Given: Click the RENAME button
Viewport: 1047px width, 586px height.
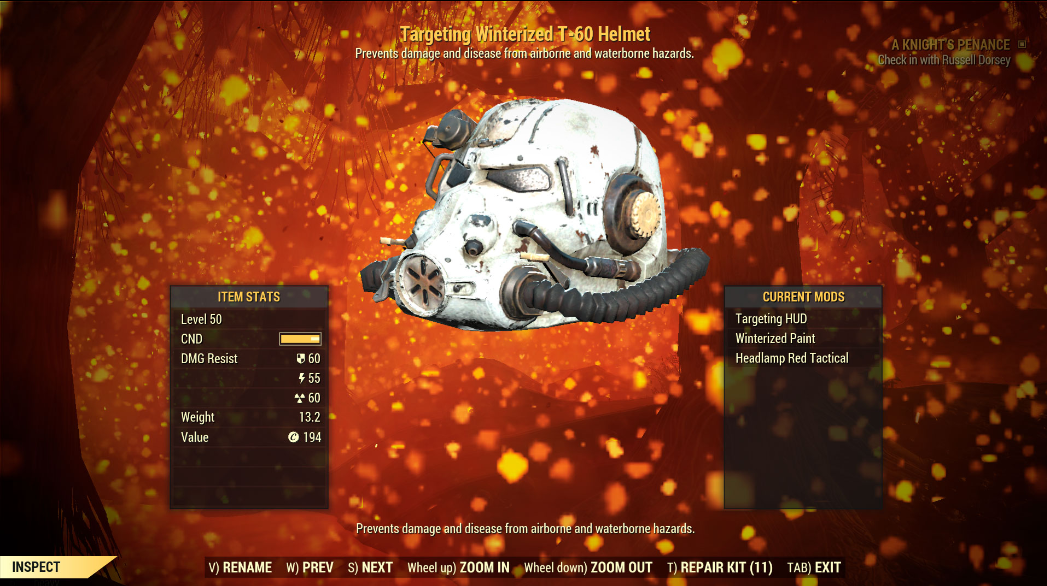Looking at the screenshot, I should tap(240, 568).
